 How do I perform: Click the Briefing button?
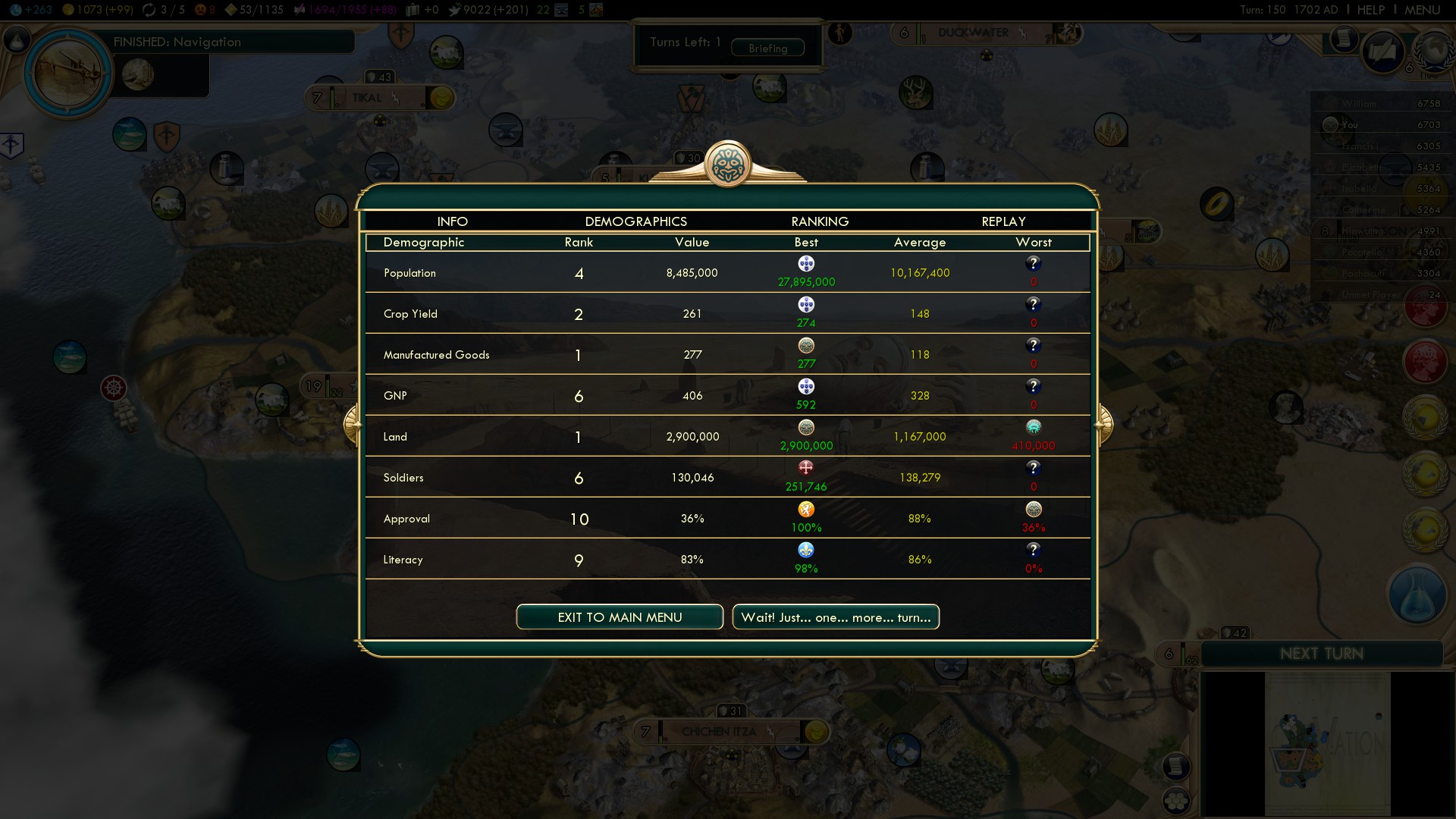tap(767, 49)
